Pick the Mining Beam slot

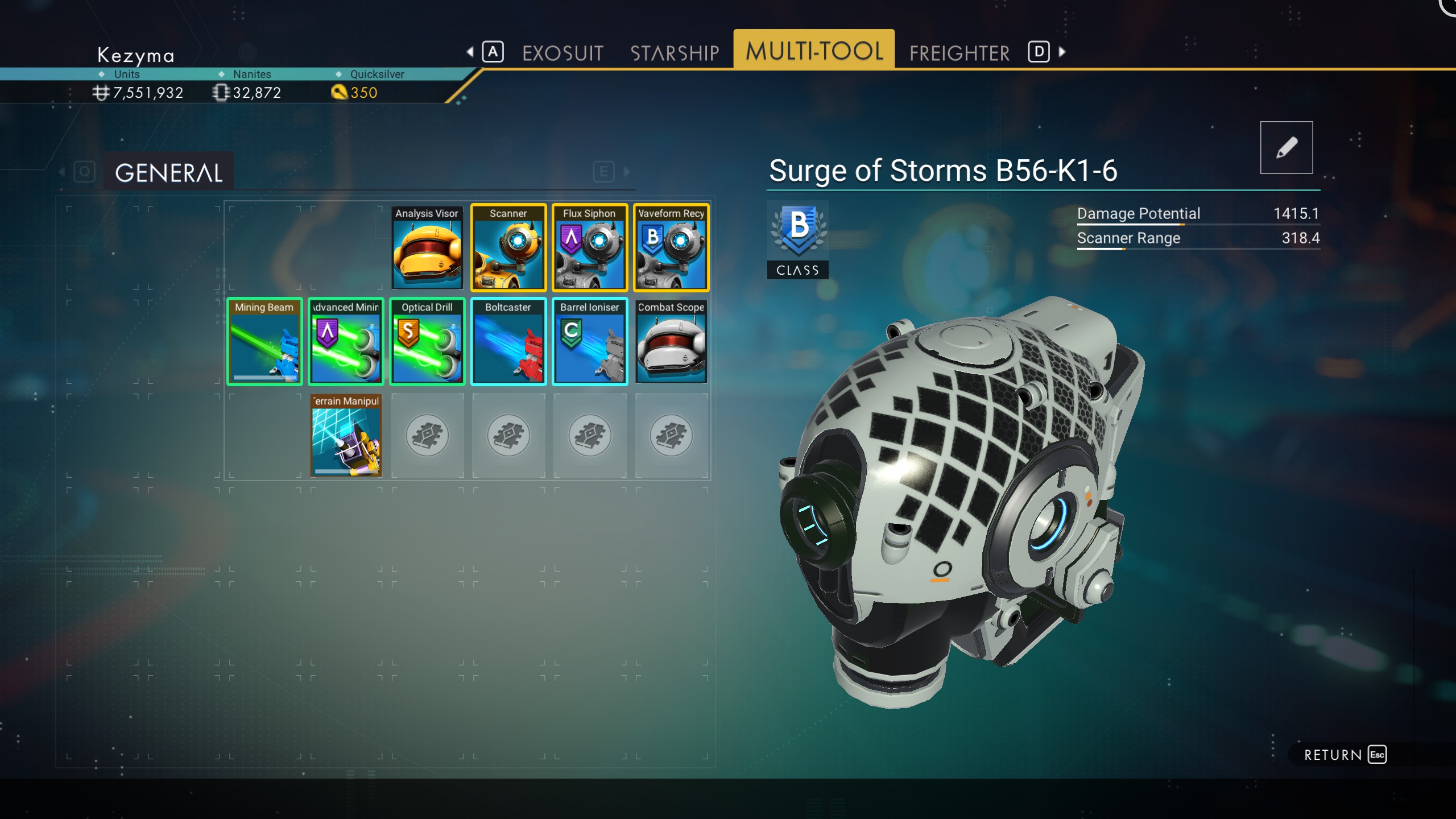264,341
